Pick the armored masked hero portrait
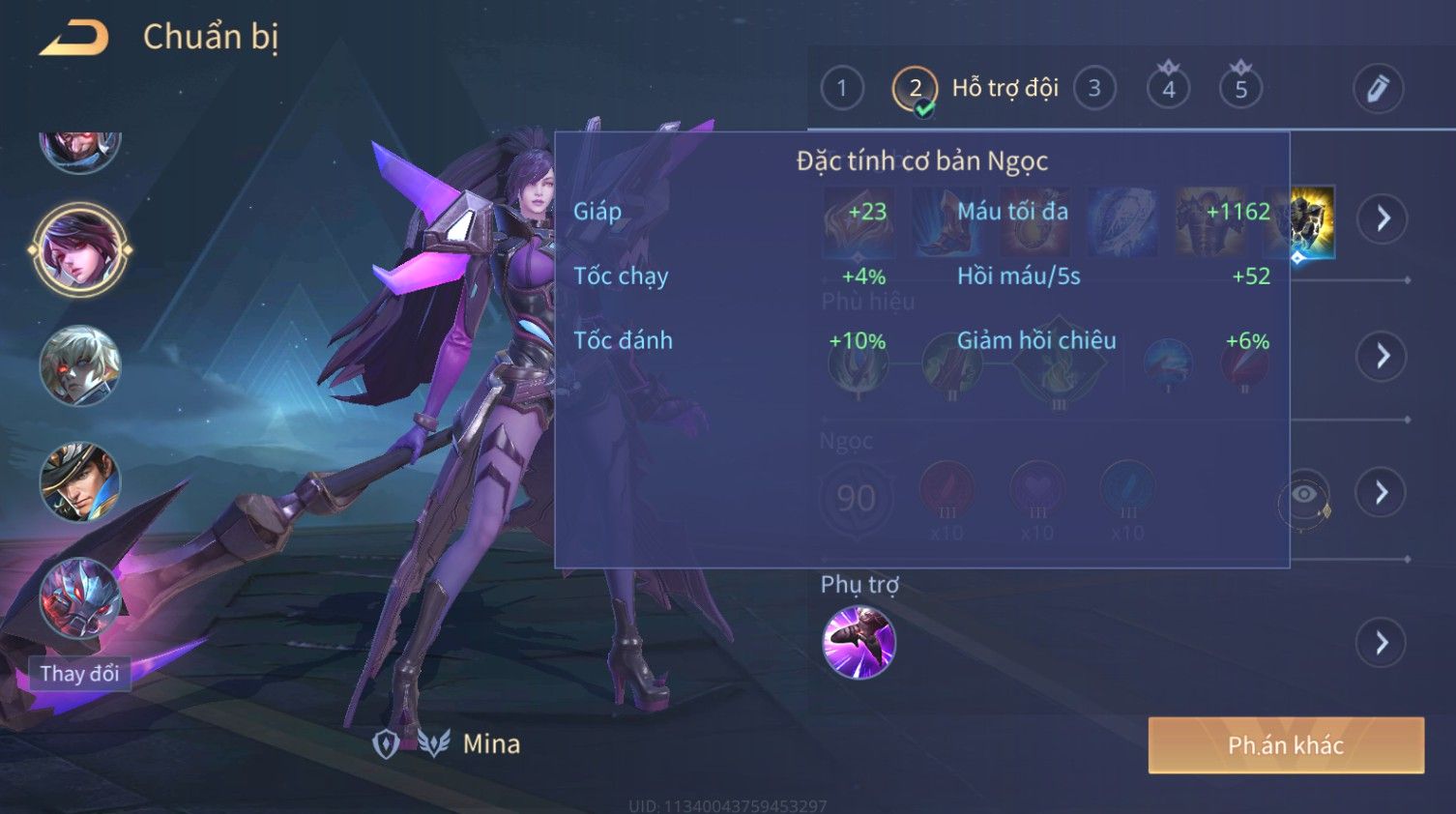This screenshot has height=814, width=1456. [x=80, y=599]
